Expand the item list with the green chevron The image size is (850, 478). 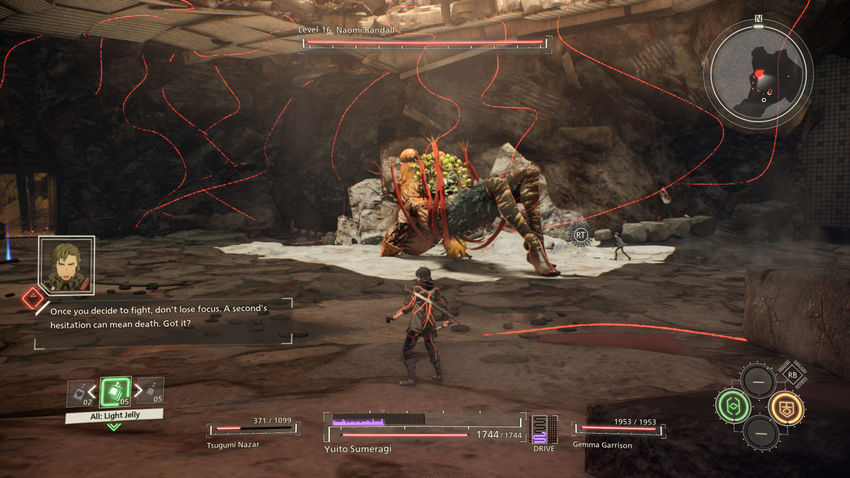pyautogui.click(x=114, y=427)
